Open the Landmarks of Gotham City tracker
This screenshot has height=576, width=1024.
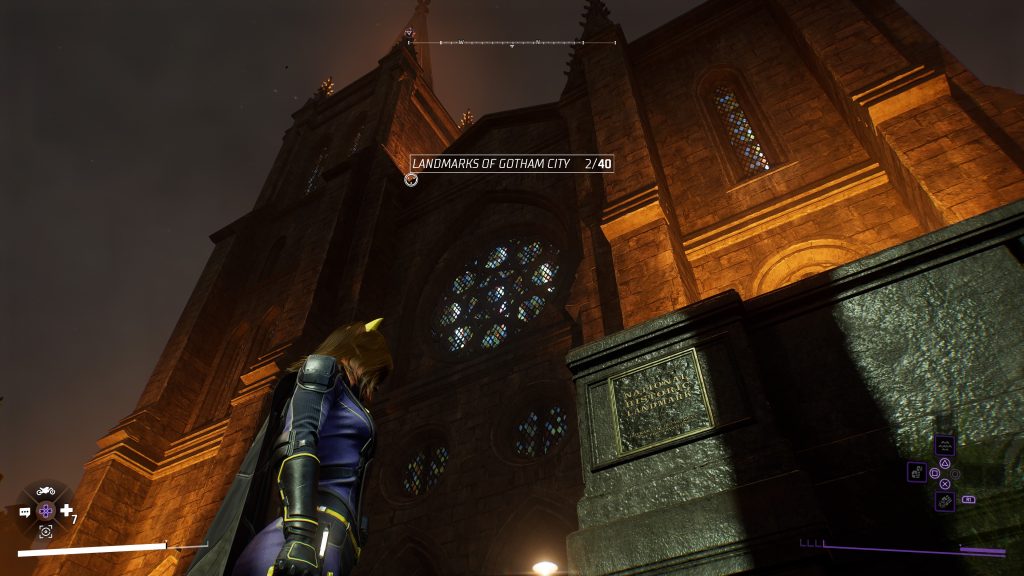[512, 163]
